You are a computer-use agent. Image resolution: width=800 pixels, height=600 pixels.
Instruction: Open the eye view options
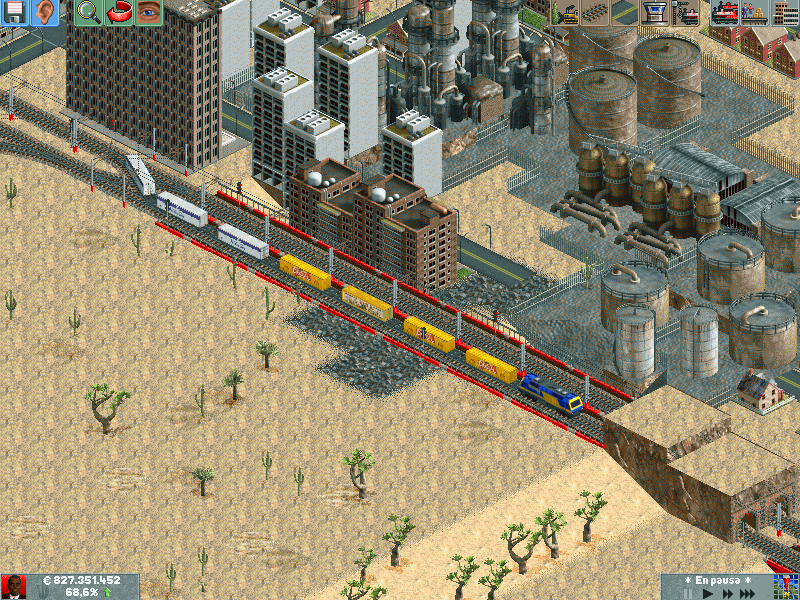point(148,12)
